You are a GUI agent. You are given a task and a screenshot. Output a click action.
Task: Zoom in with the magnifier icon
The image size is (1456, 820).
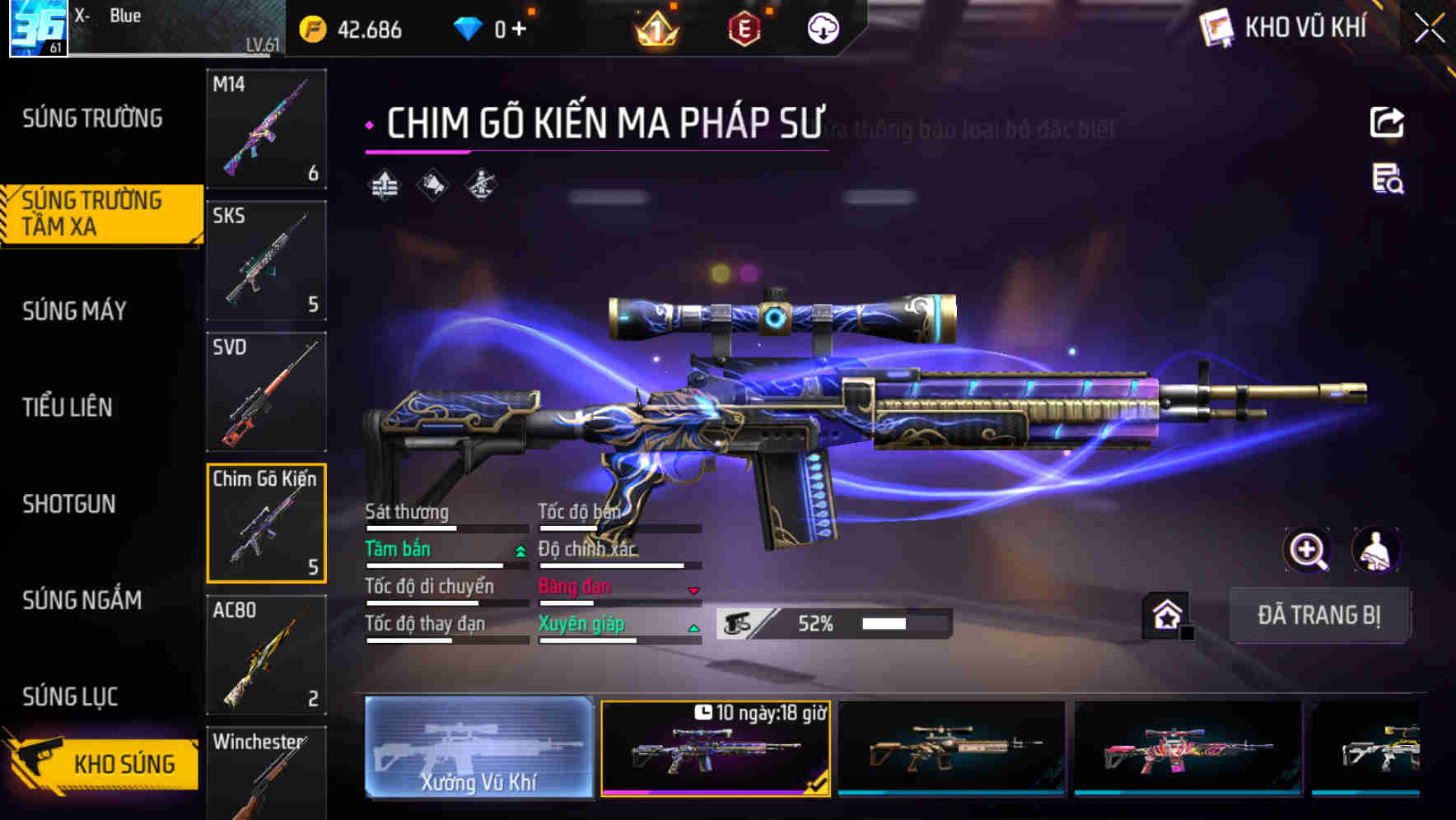click(x=1309, y=550)
